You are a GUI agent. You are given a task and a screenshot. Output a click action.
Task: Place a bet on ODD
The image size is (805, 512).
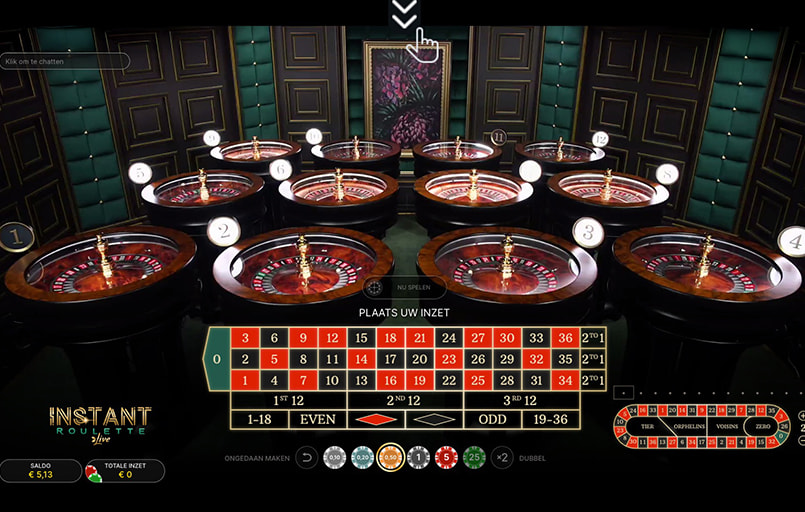[492, 420]
